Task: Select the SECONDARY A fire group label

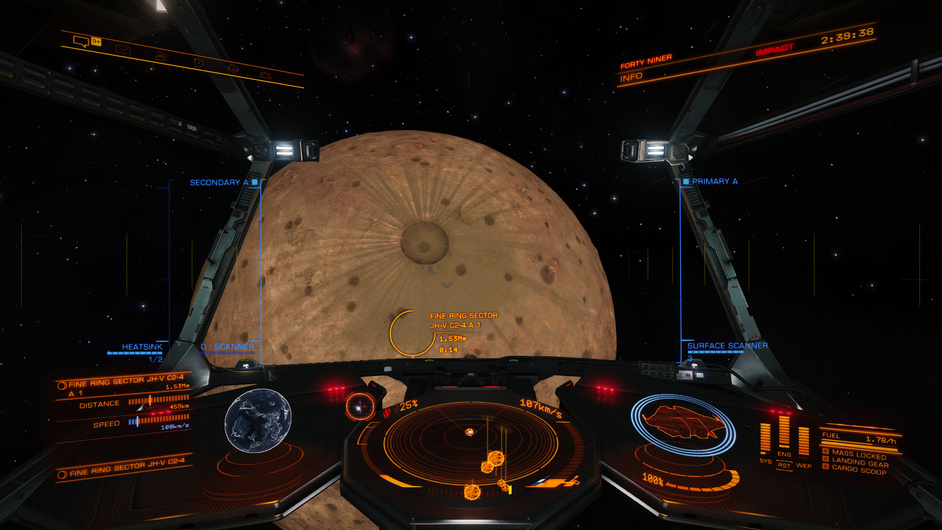Action: (x=219, y=183)
